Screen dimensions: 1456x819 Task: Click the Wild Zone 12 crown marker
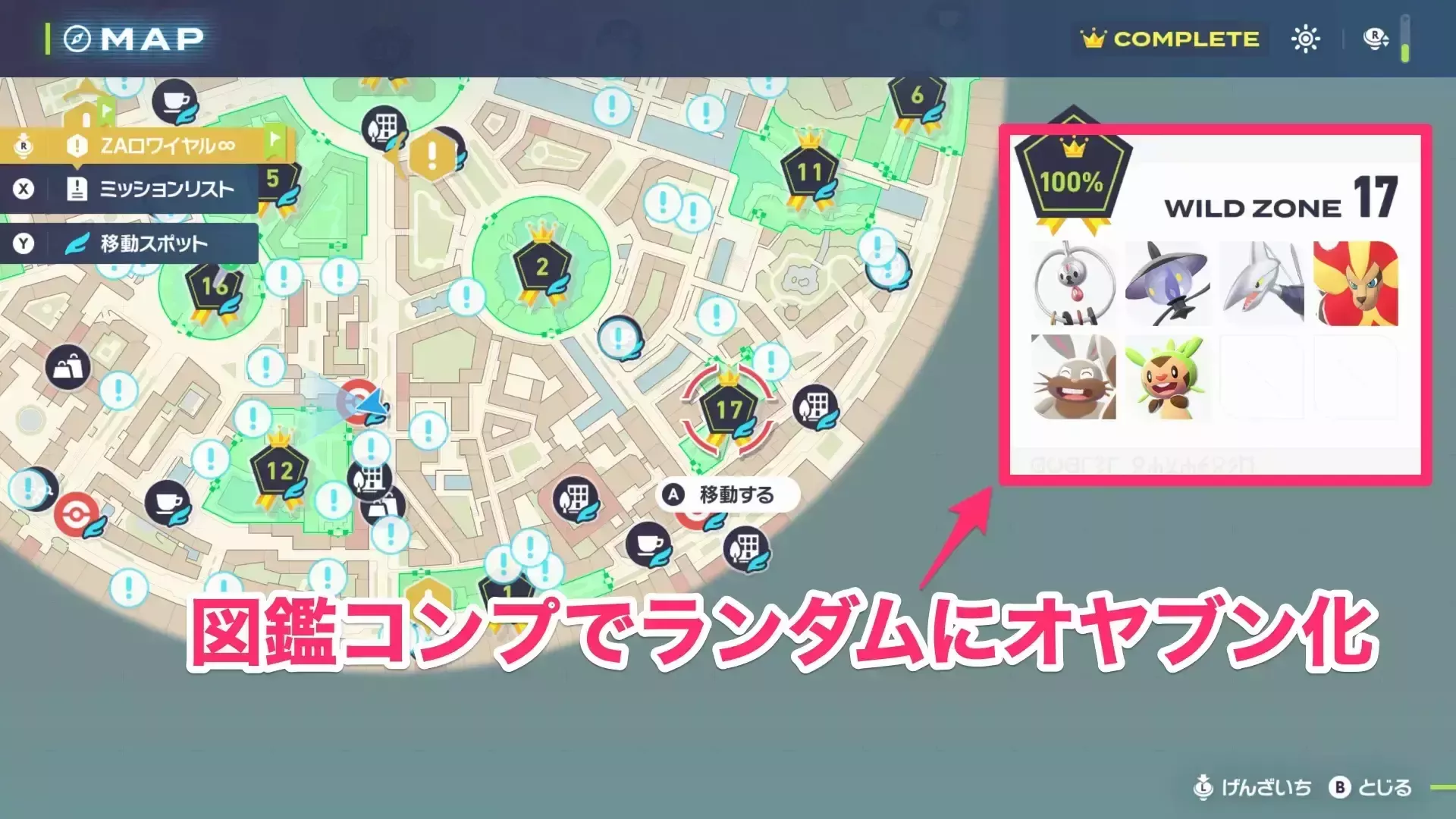pyautogui.click(x=279, y=470)
